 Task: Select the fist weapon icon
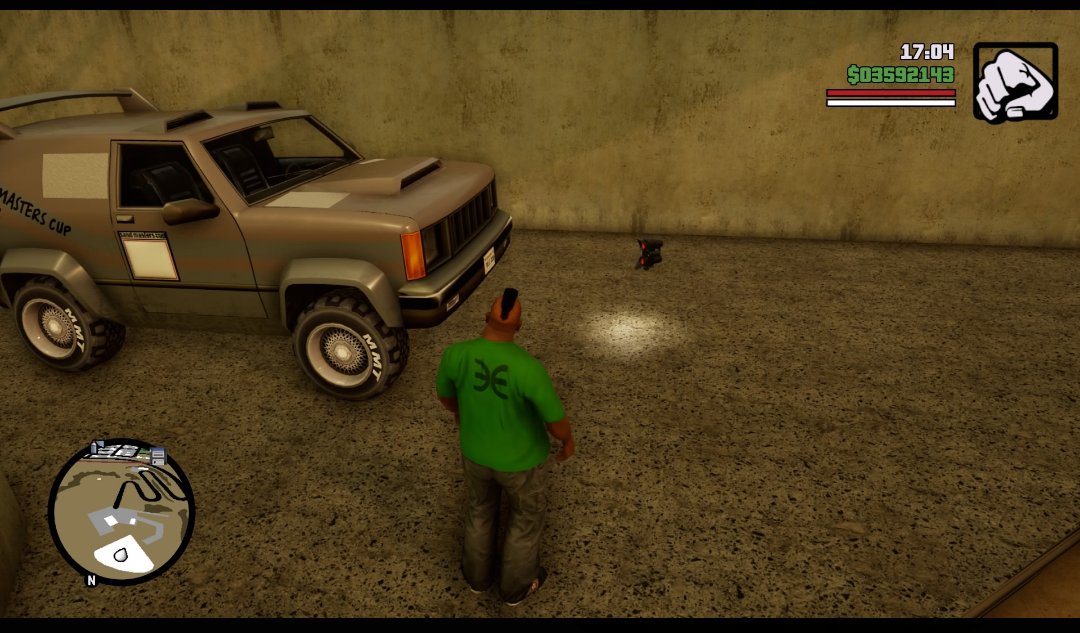click(x=1015, y=82)
